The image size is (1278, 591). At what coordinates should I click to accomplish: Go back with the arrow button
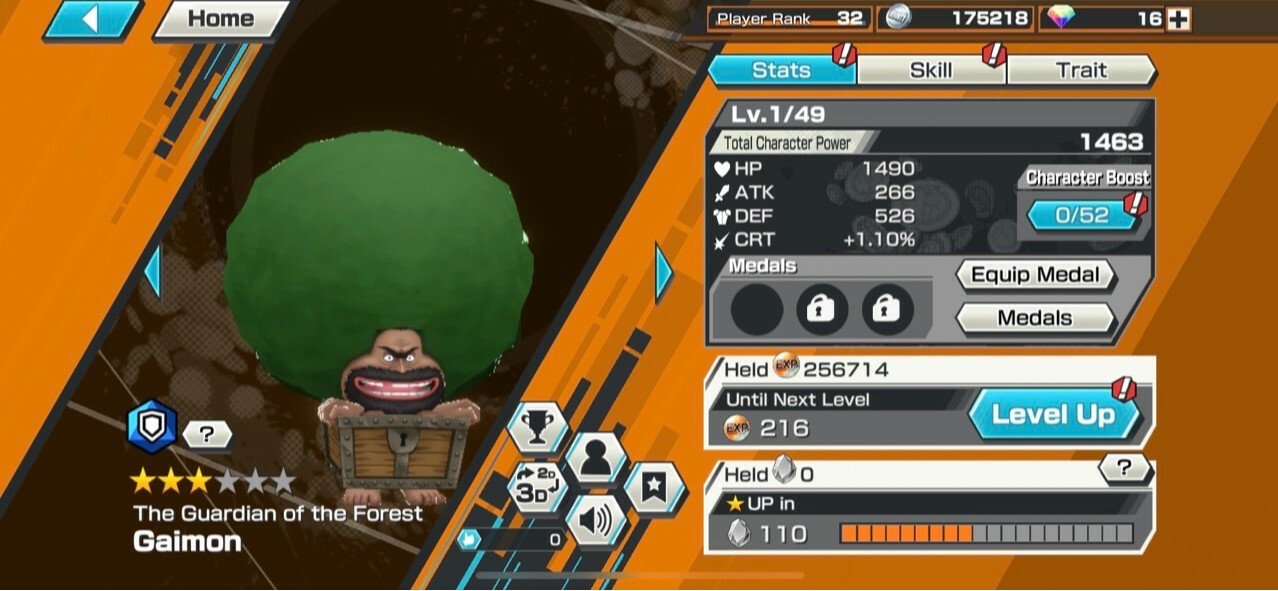pyautogui.click(x=92, y=19)
